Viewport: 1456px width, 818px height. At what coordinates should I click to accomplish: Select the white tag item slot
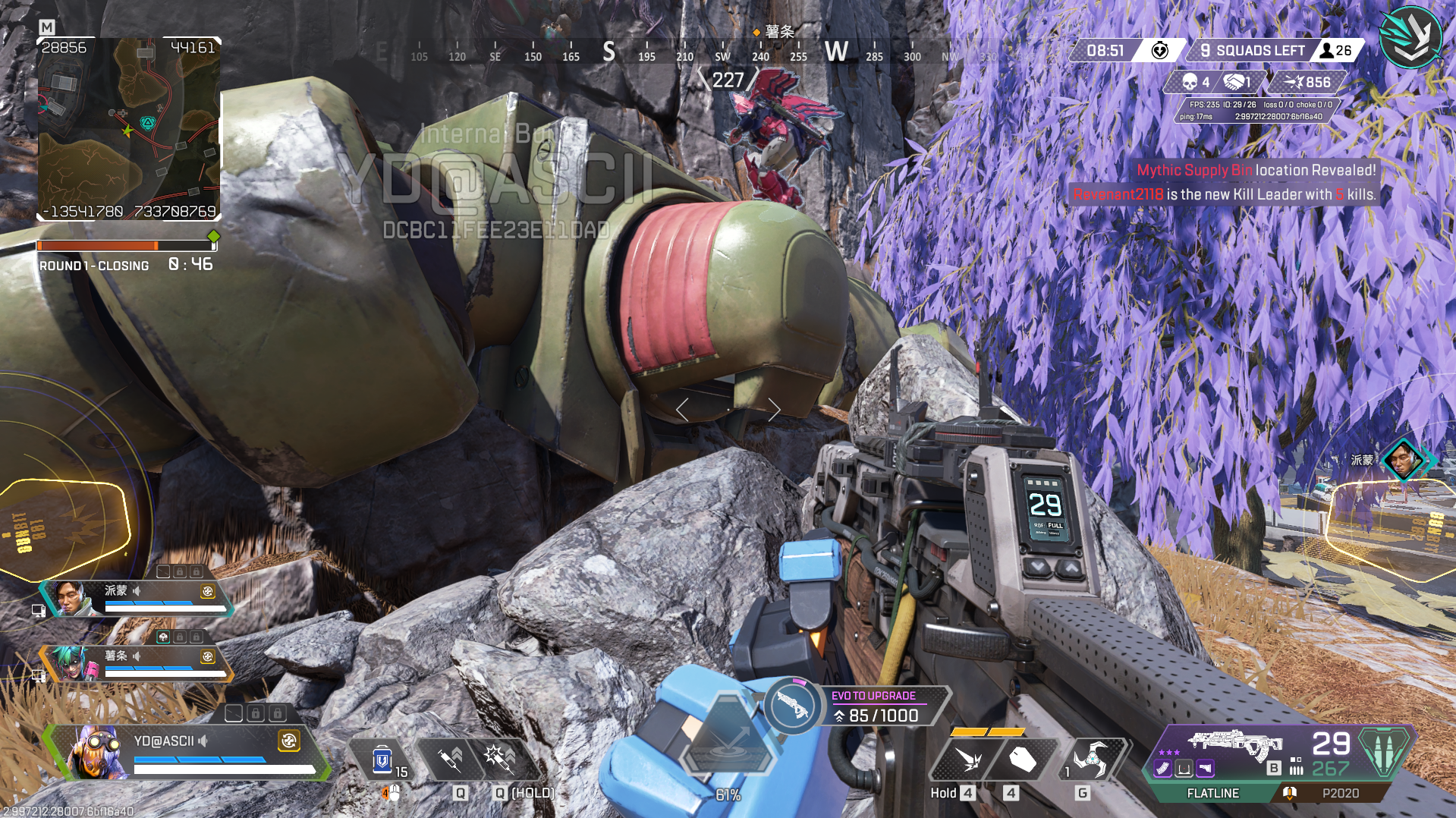(x=1021, y=759)
